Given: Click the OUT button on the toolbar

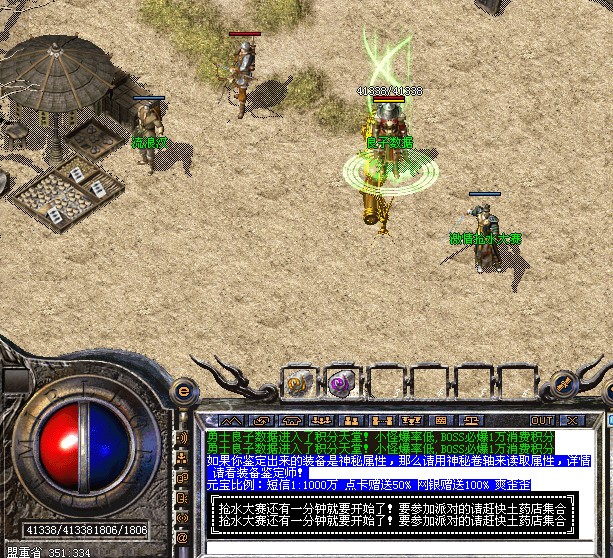Looking at the screenshot, I should tap(542, 420).
